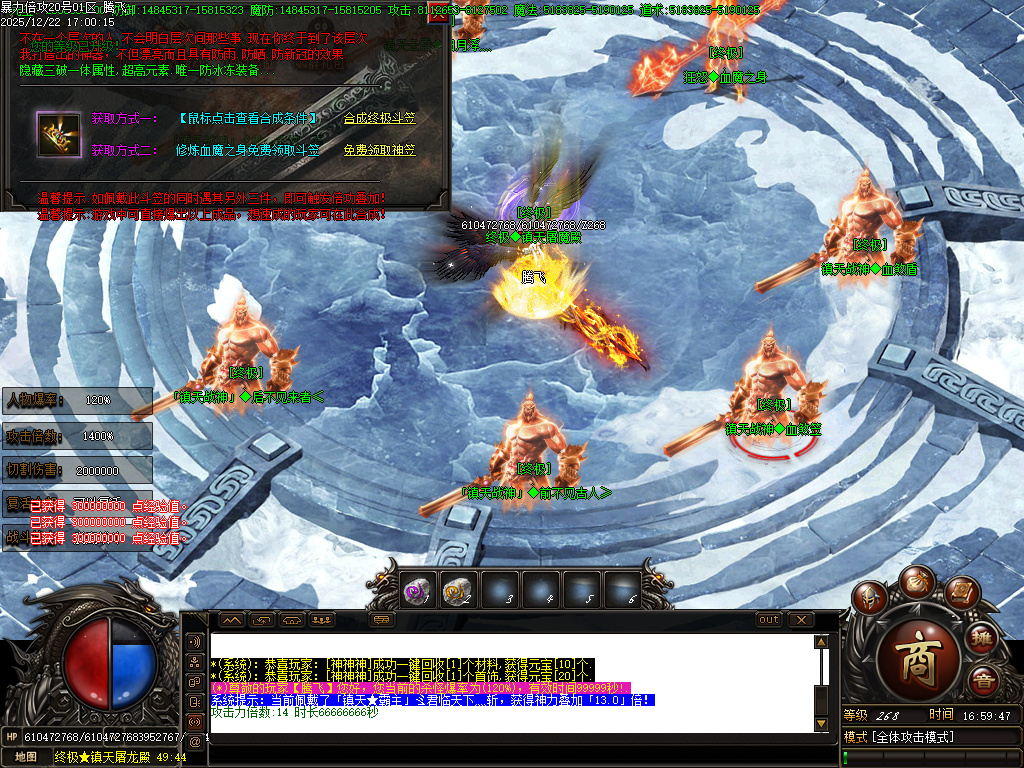Viewport: 1024px width, 768px height.
Task: Click the 切割伤害 stat panel
Action: (77, 470)
